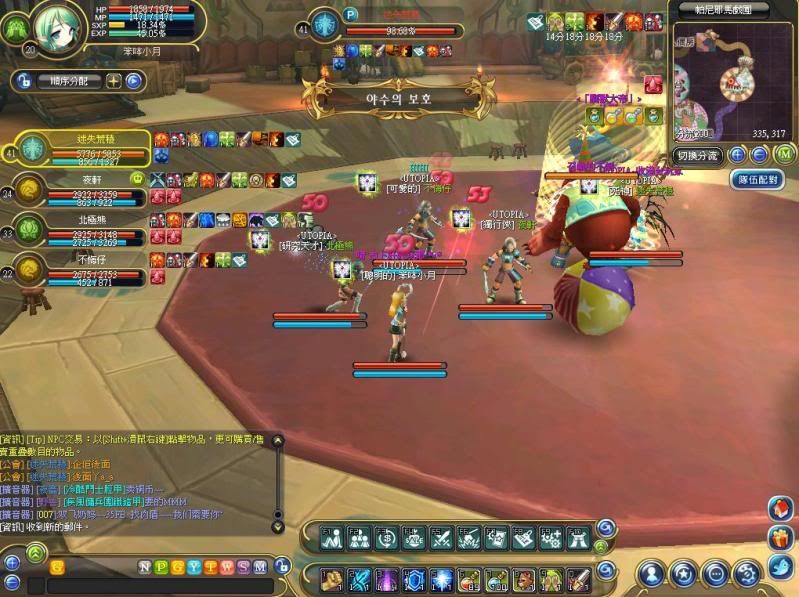
Task: Switch to the W whisper chat channel
Action: pos(227,567)
